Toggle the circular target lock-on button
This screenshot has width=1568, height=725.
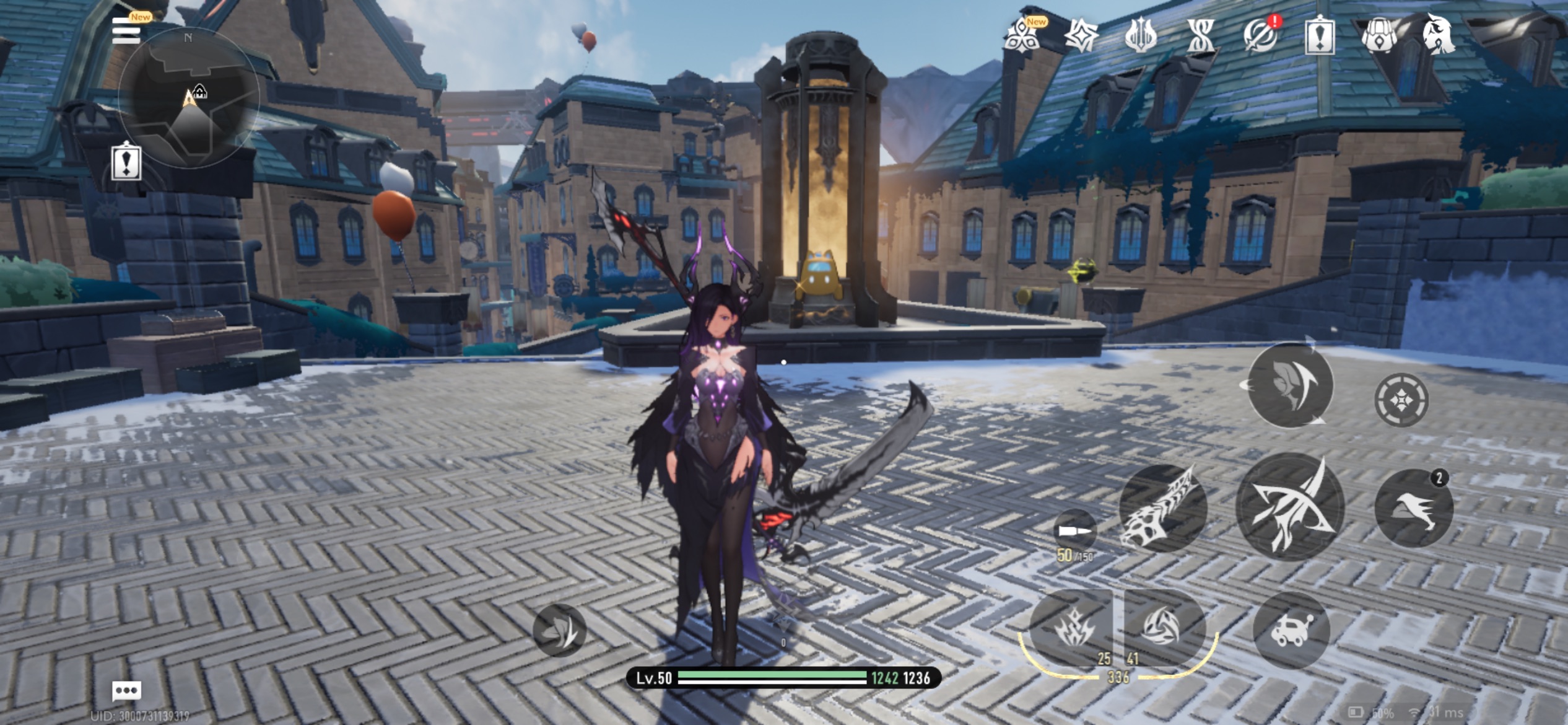point(1401,400)
